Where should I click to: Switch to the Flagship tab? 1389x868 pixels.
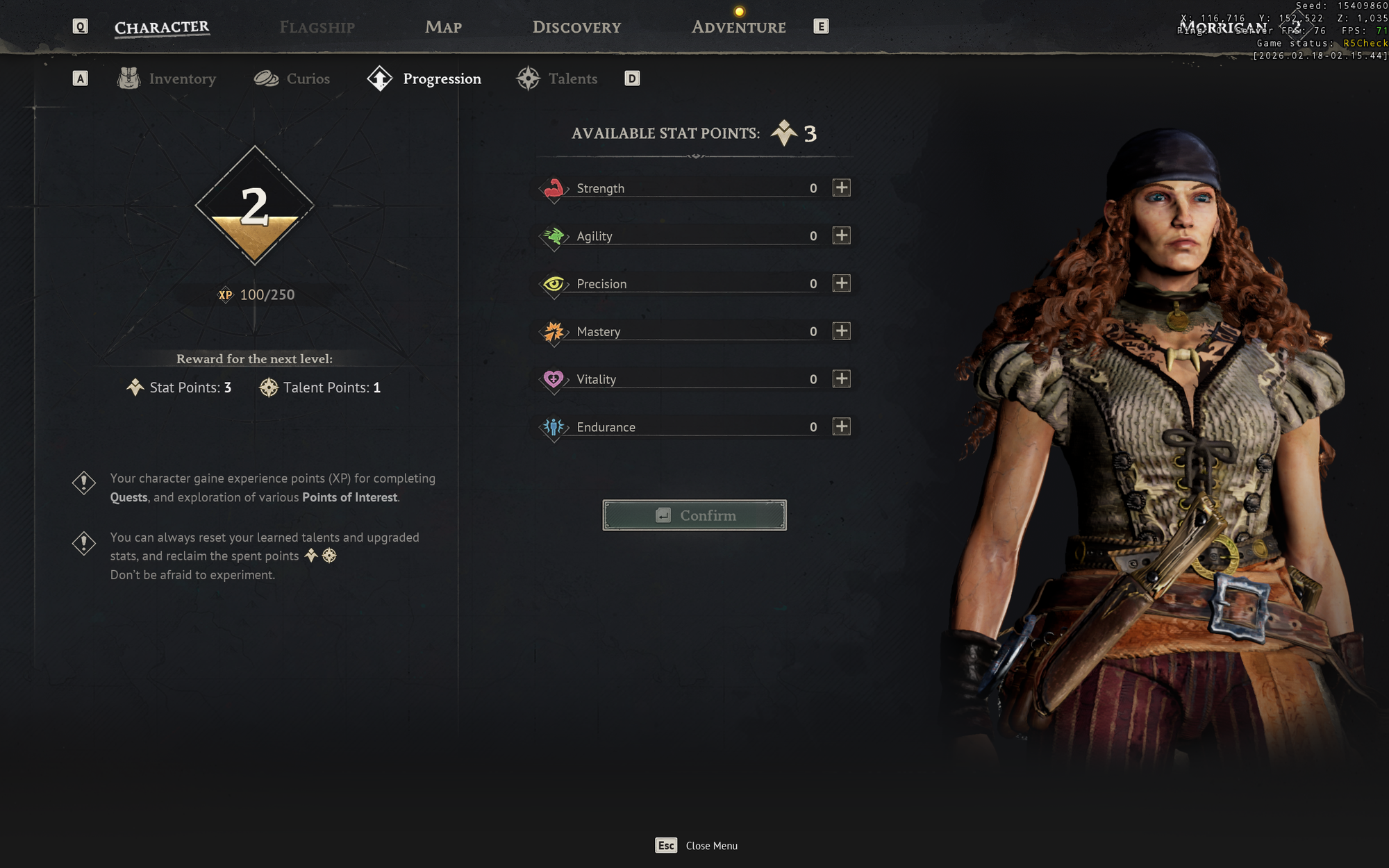click(x=317, y=27)
